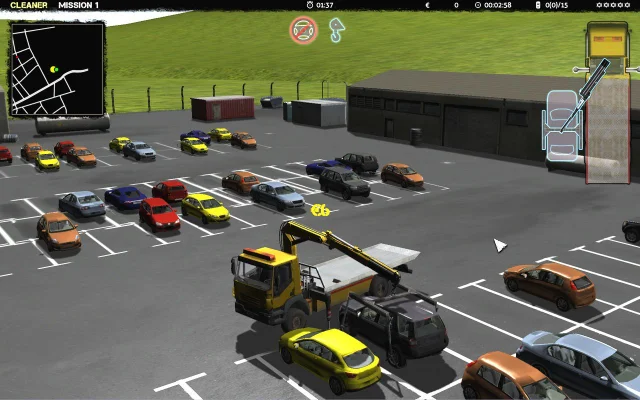
Task: Select the no-parking wheel-clamp icon
Action: [x=303, y=30]
